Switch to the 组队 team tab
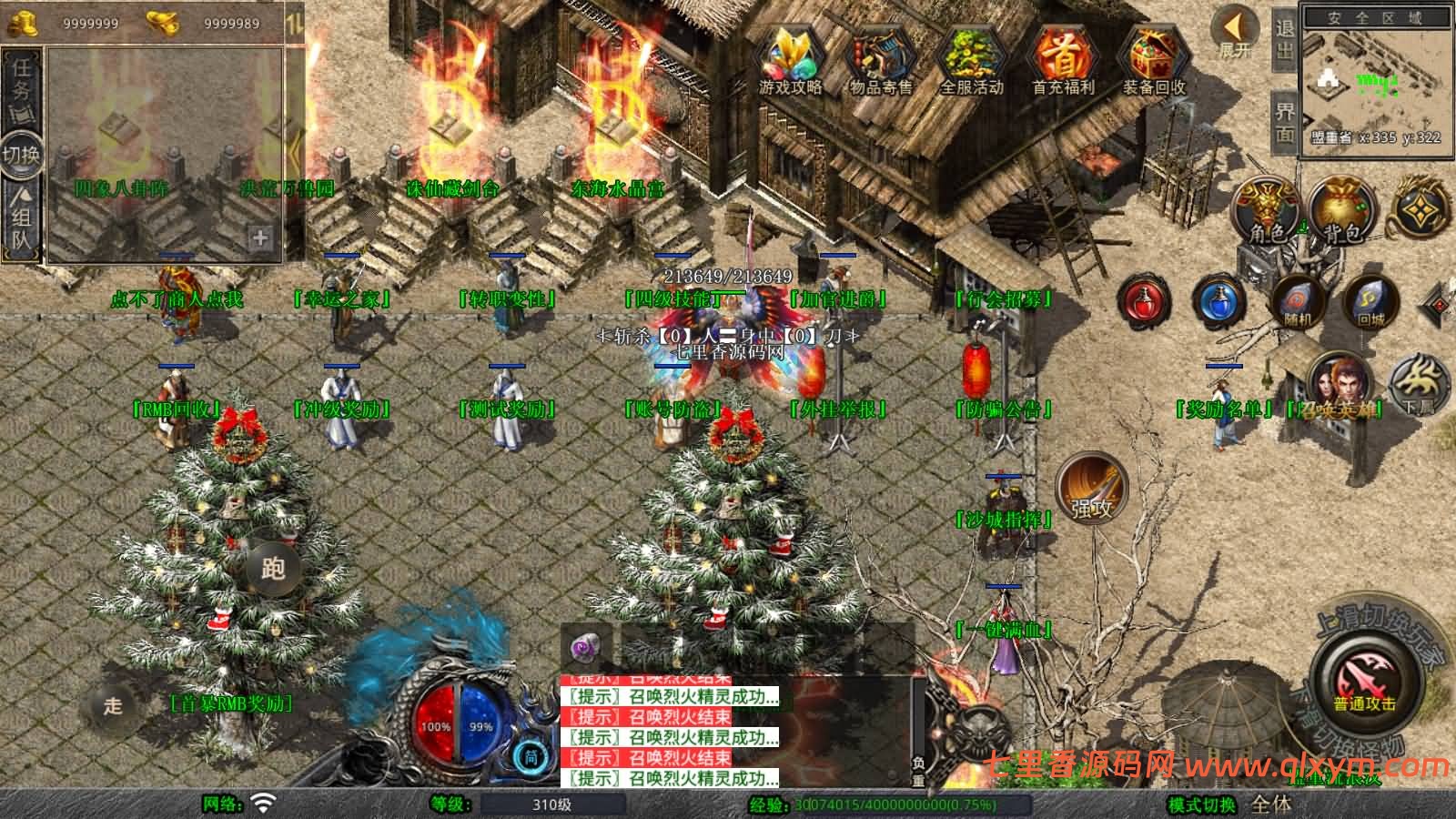The width and height of the screenshot is (1456, 819). click(22, 218)
